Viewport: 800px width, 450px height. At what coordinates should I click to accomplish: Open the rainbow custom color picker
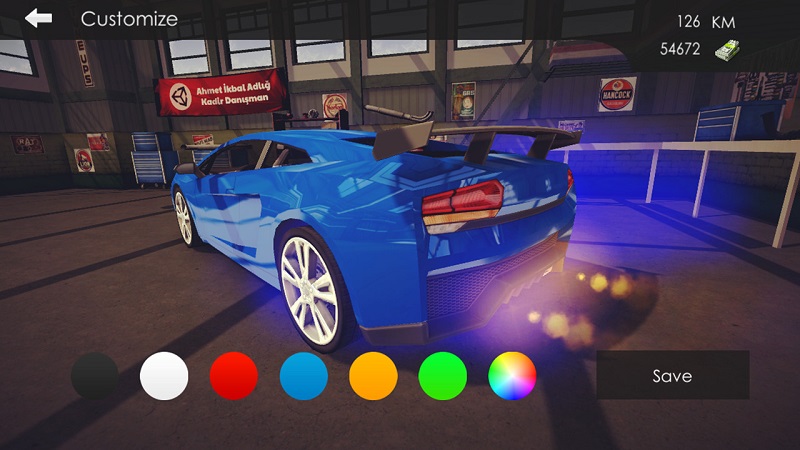[512, 376]
